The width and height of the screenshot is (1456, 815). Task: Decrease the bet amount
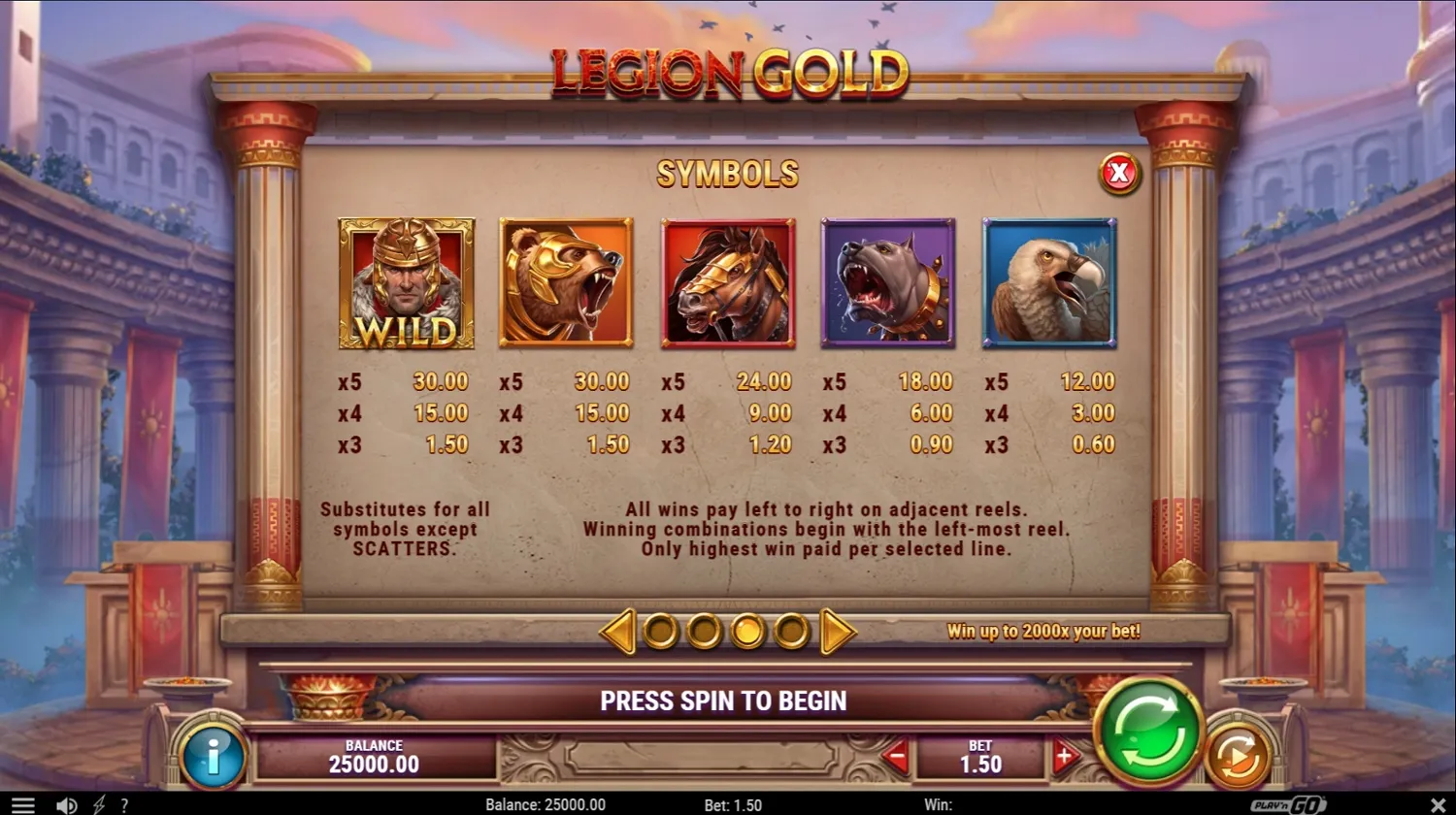click(898, 758)
